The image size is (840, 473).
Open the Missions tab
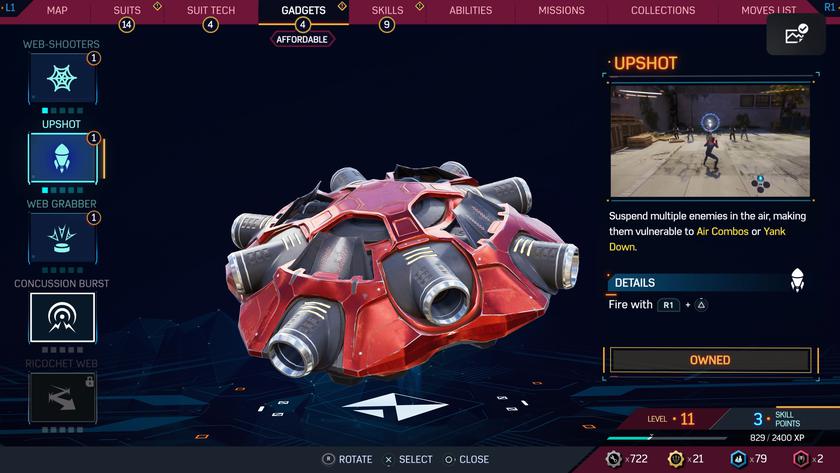click(561, 11)
